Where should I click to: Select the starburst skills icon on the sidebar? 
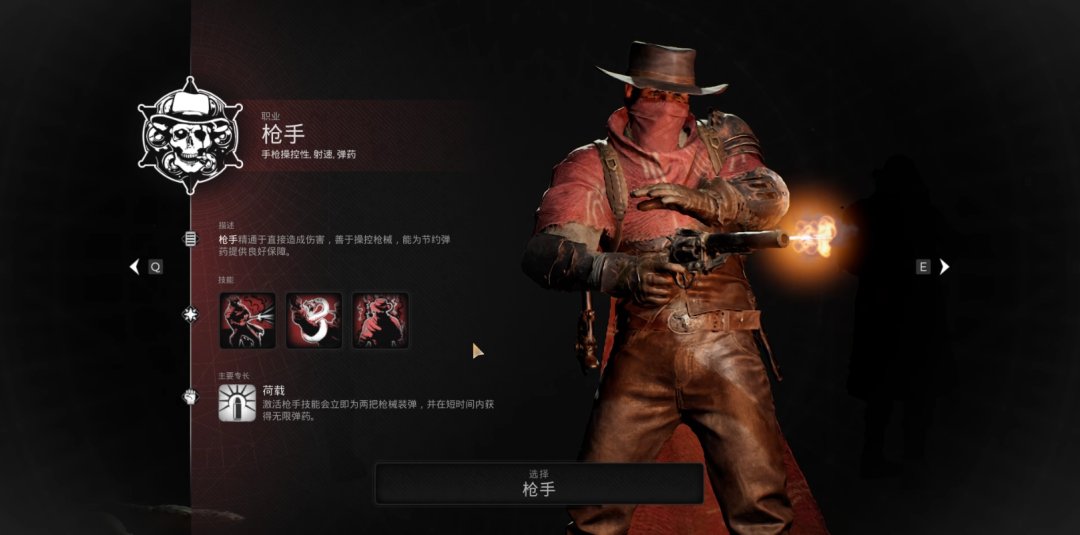[190, 315]
